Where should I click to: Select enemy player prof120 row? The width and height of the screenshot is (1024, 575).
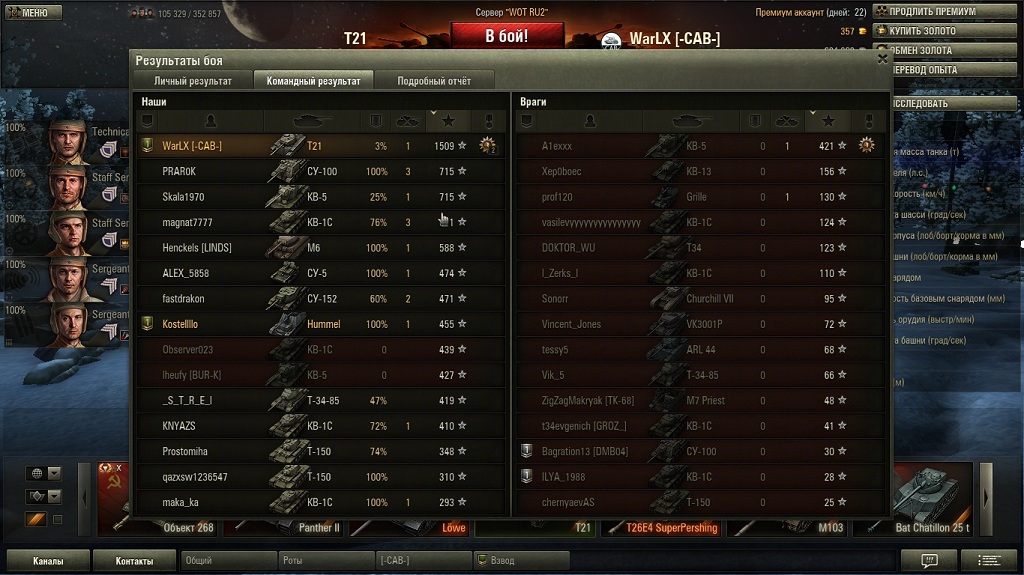(700, 197)
